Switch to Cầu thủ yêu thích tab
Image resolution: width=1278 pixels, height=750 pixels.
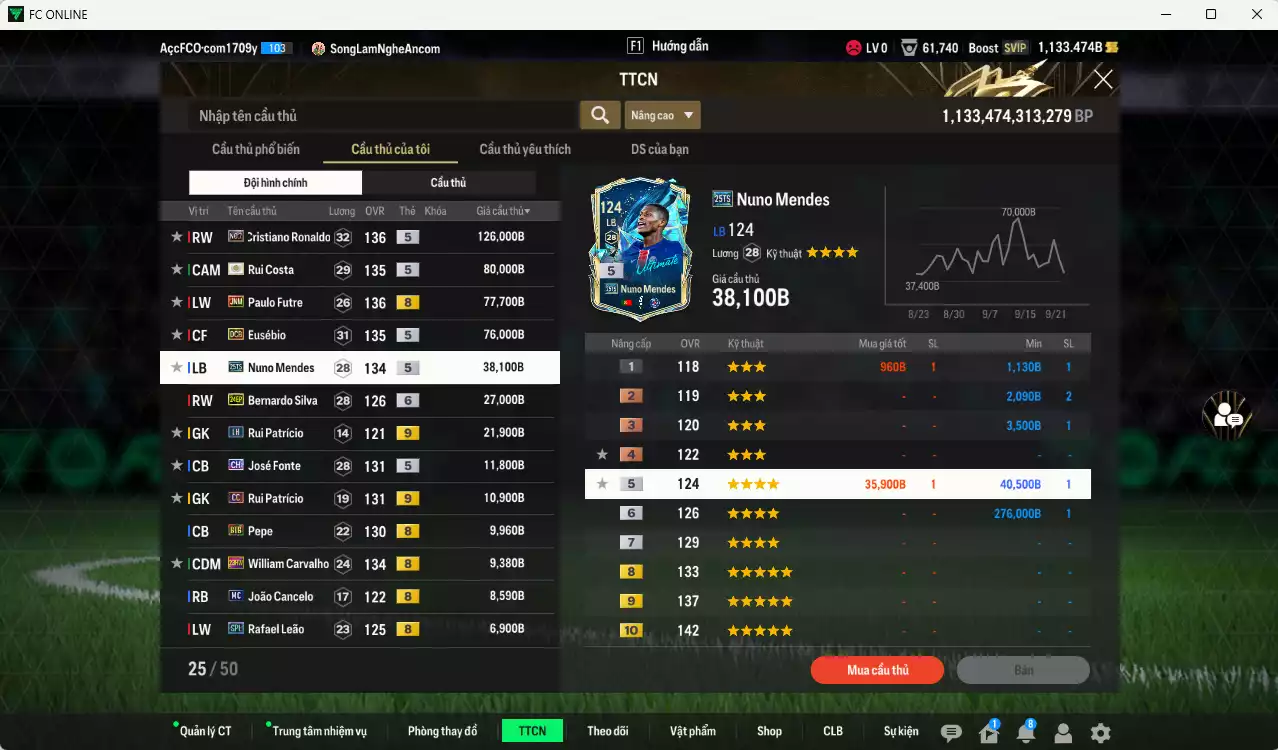[525, 149]
